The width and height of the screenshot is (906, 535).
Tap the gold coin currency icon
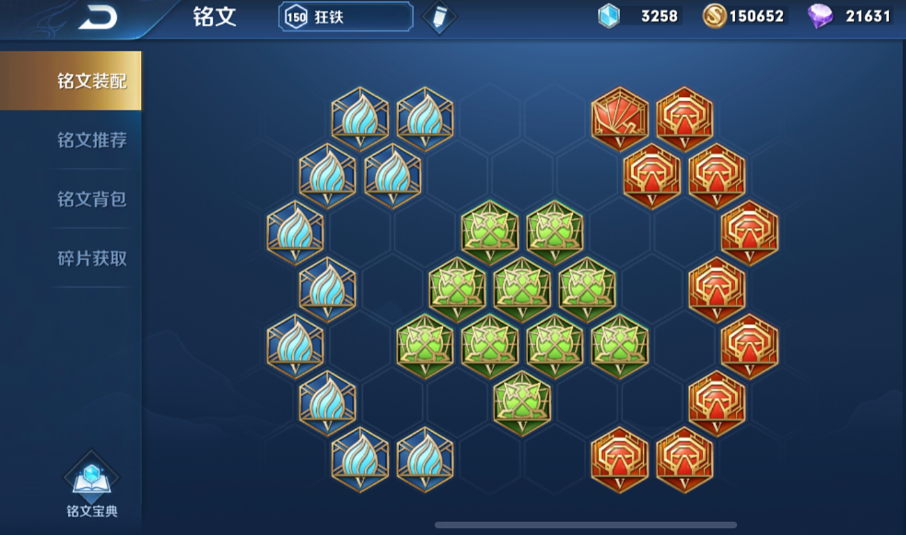714,16
